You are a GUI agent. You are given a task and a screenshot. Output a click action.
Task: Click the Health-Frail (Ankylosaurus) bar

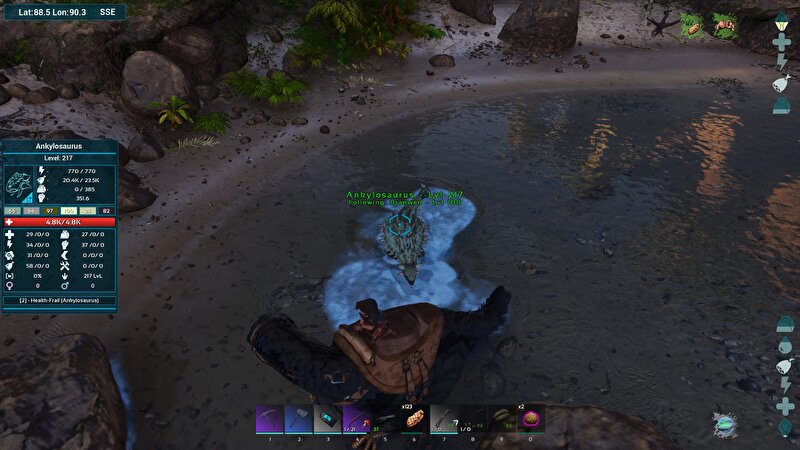point(60,300)
